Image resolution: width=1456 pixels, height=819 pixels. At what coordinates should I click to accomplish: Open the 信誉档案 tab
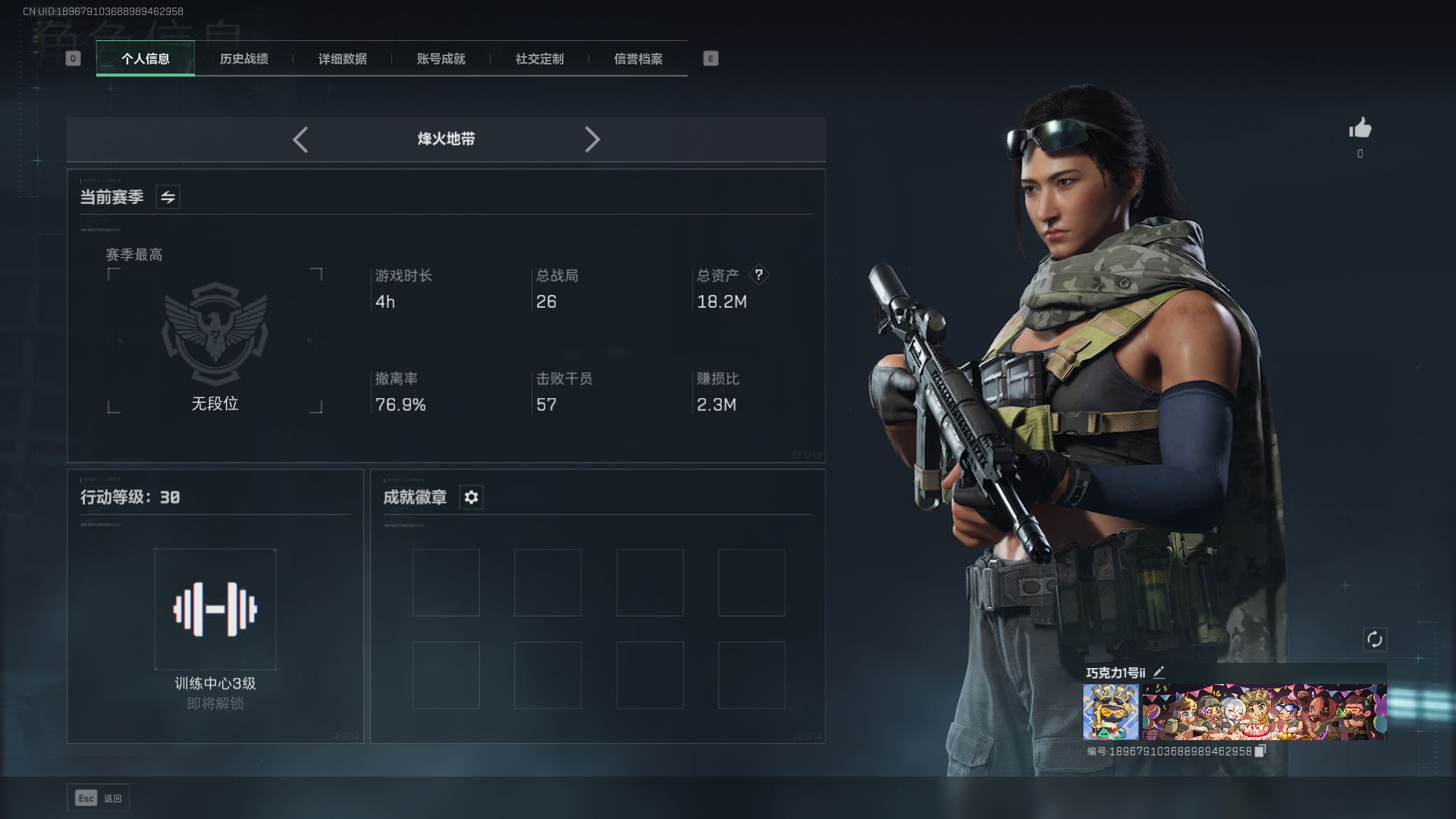pos(638,59)
